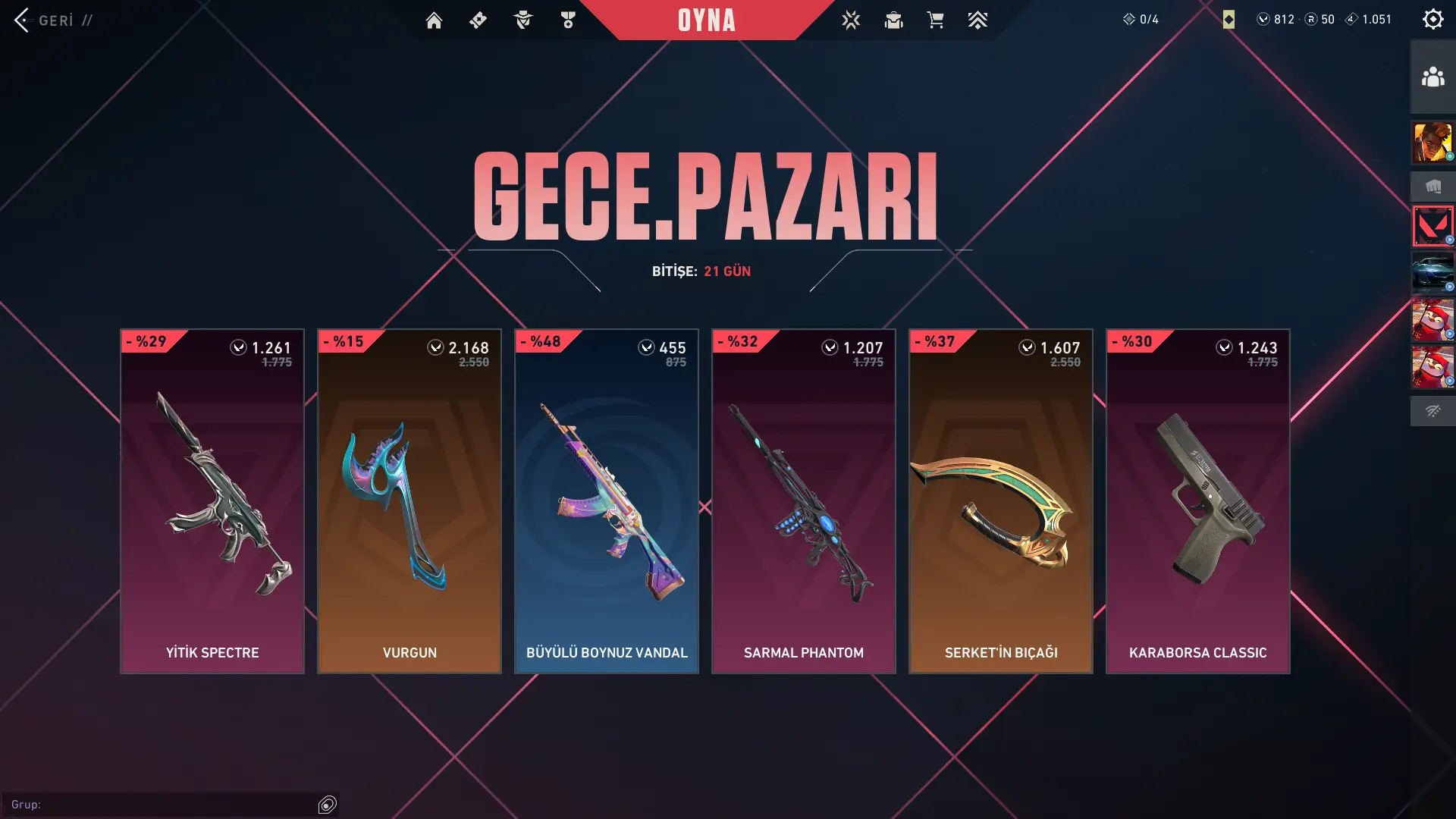Click the red OYNA play tab
The height and width of the screenshot is (819, 1456).
click(706, 20)
